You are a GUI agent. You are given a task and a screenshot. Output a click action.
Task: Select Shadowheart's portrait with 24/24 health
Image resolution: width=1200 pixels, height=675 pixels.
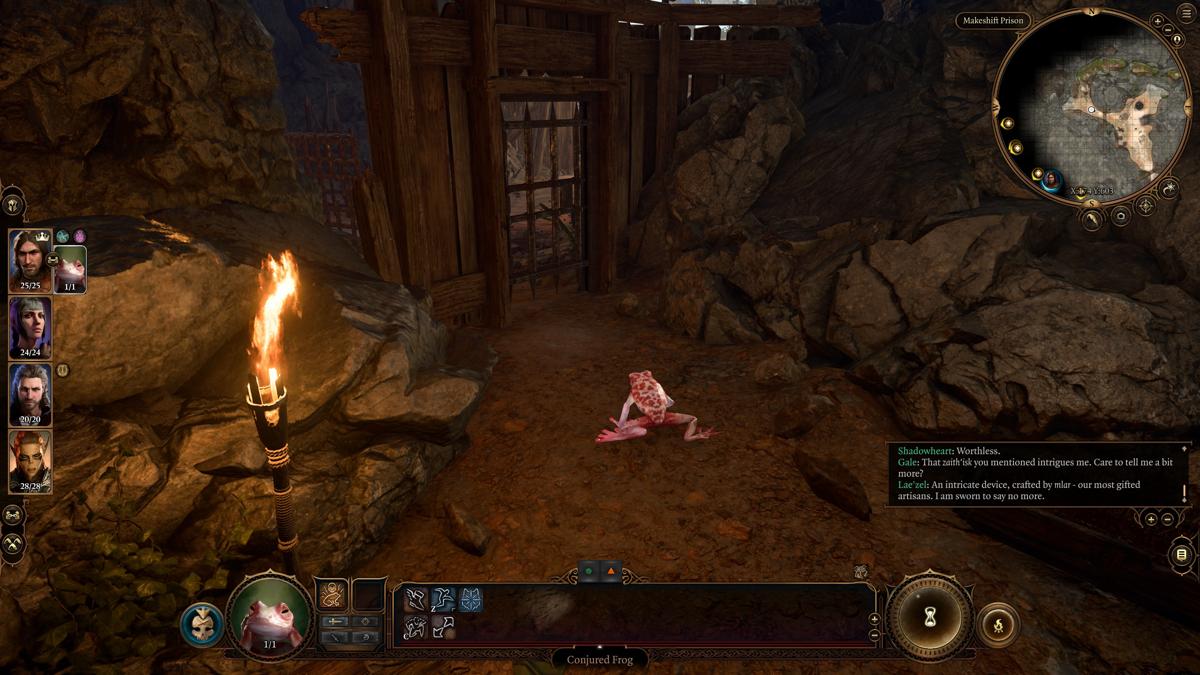point(29,325)
